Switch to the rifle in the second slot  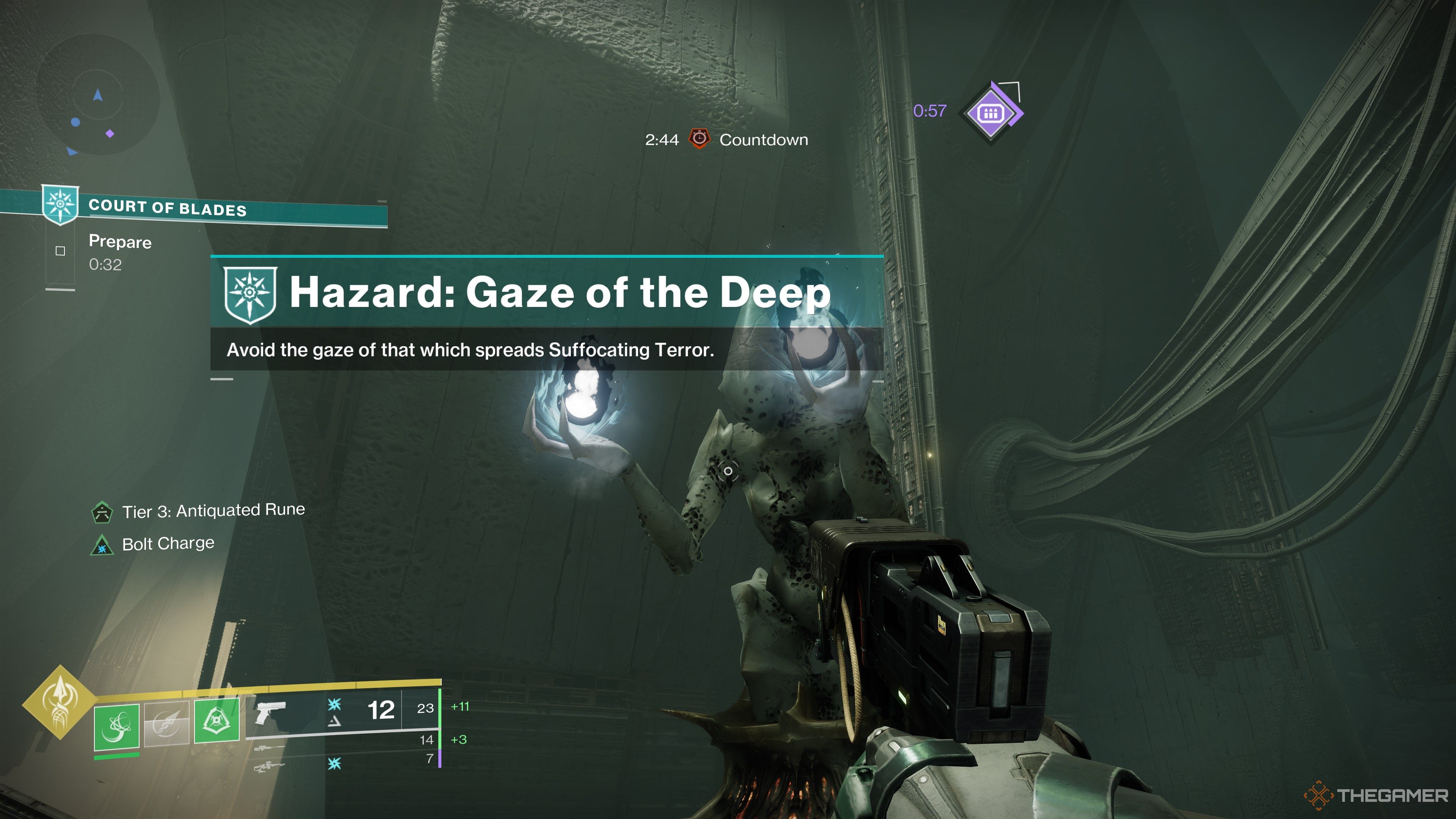(x=269, y=748)
